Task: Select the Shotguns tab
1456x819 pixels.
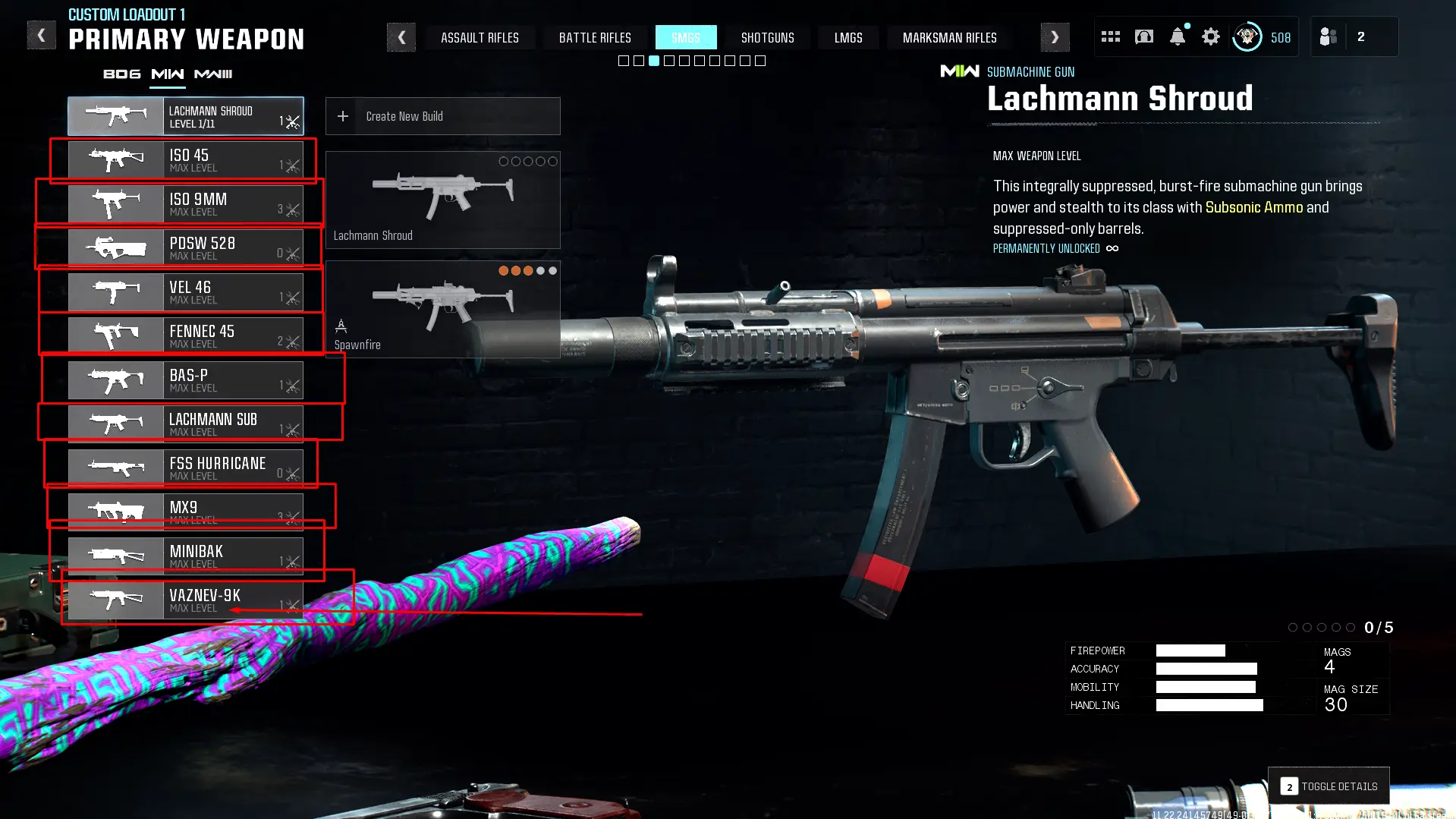Action: point(767,37)
